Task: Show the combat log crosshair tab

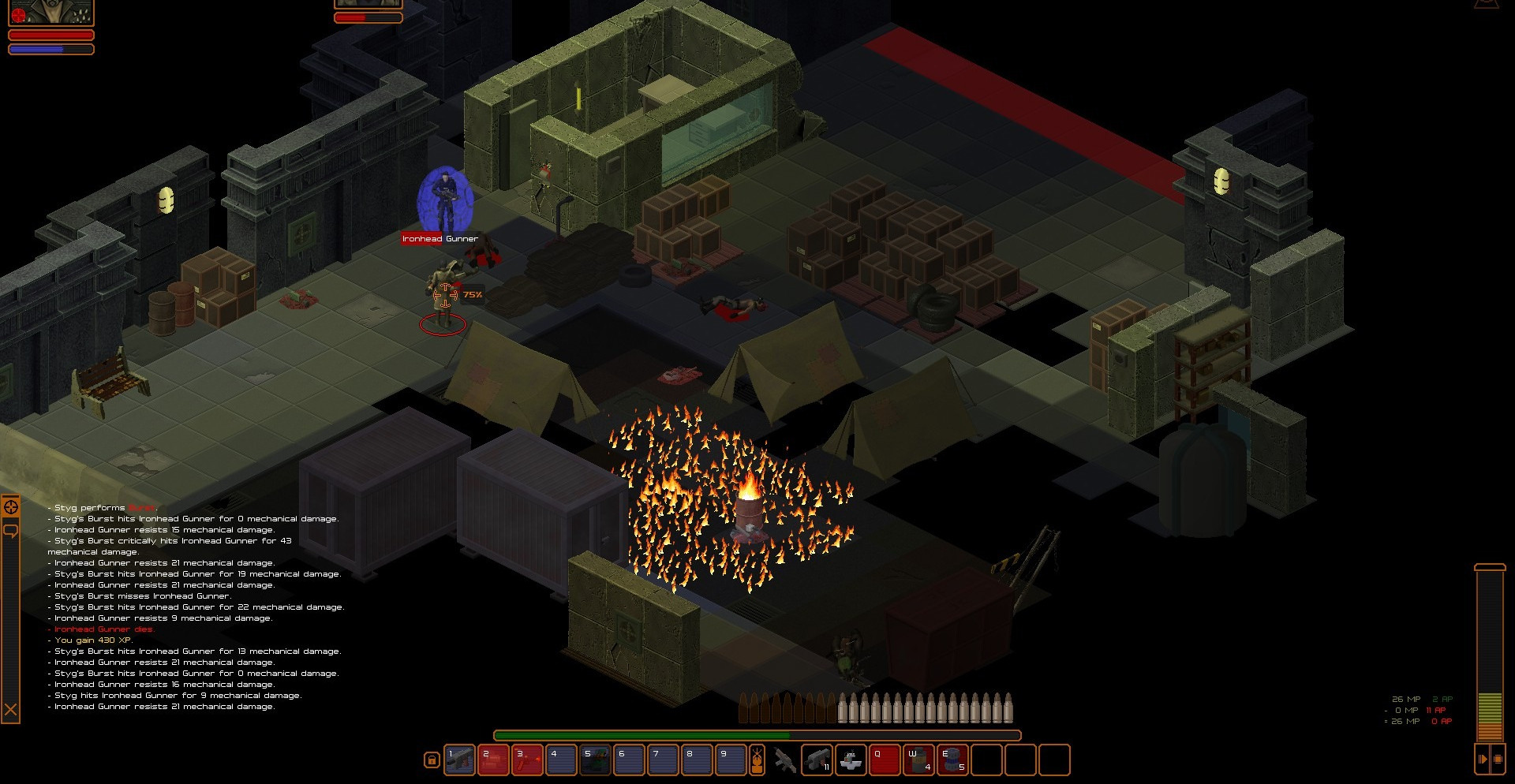Action: (x=11, y=507)
